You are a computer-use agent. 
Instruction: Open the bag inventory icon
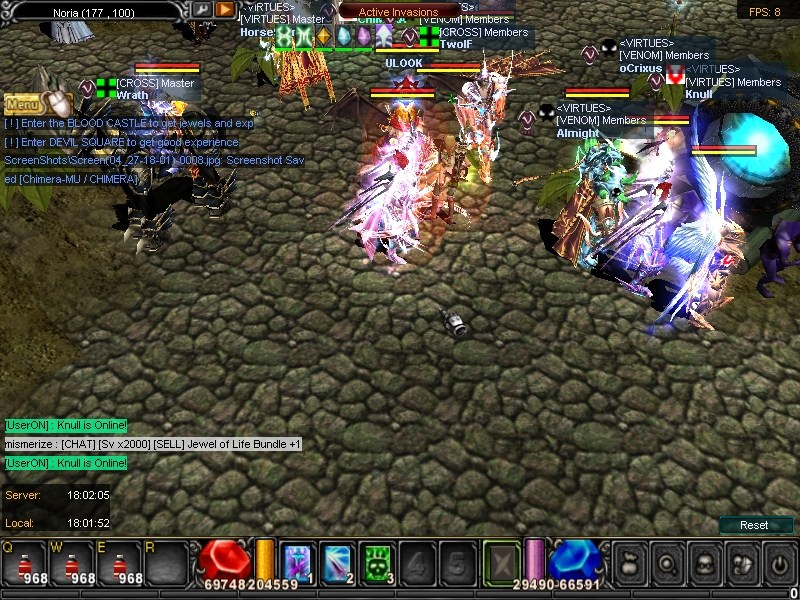pyautogui.click(x=628, y=563)
